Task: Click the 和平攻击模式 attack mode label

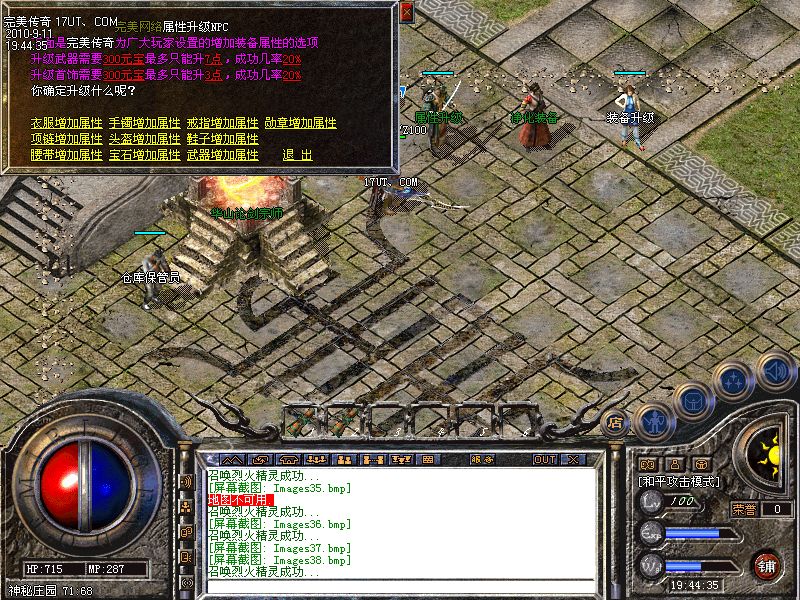Action: pos(681,482)
